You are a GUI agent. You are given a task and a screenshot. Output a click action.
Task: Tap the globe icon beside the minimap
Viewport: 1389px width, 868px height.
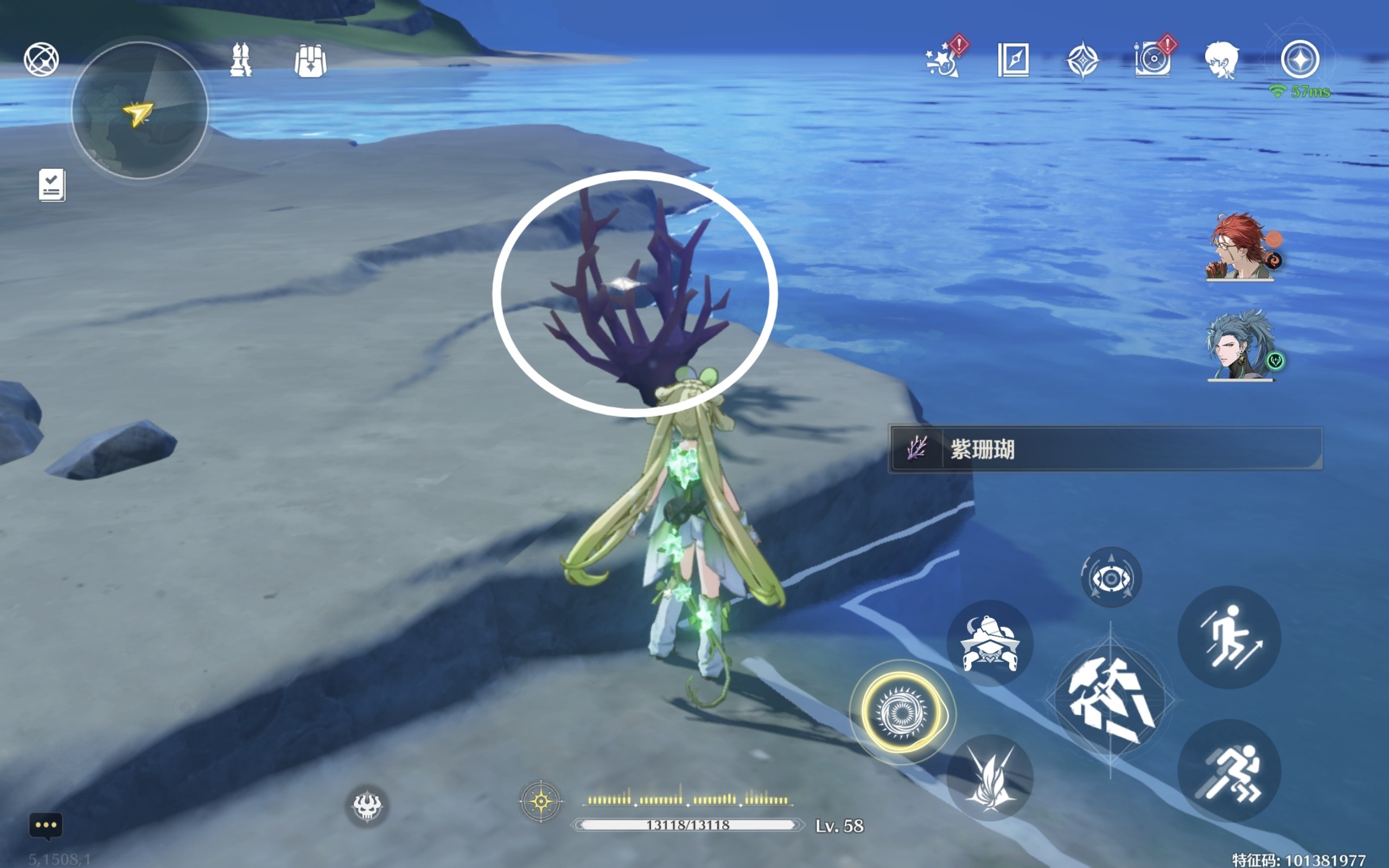coord(41,59)
